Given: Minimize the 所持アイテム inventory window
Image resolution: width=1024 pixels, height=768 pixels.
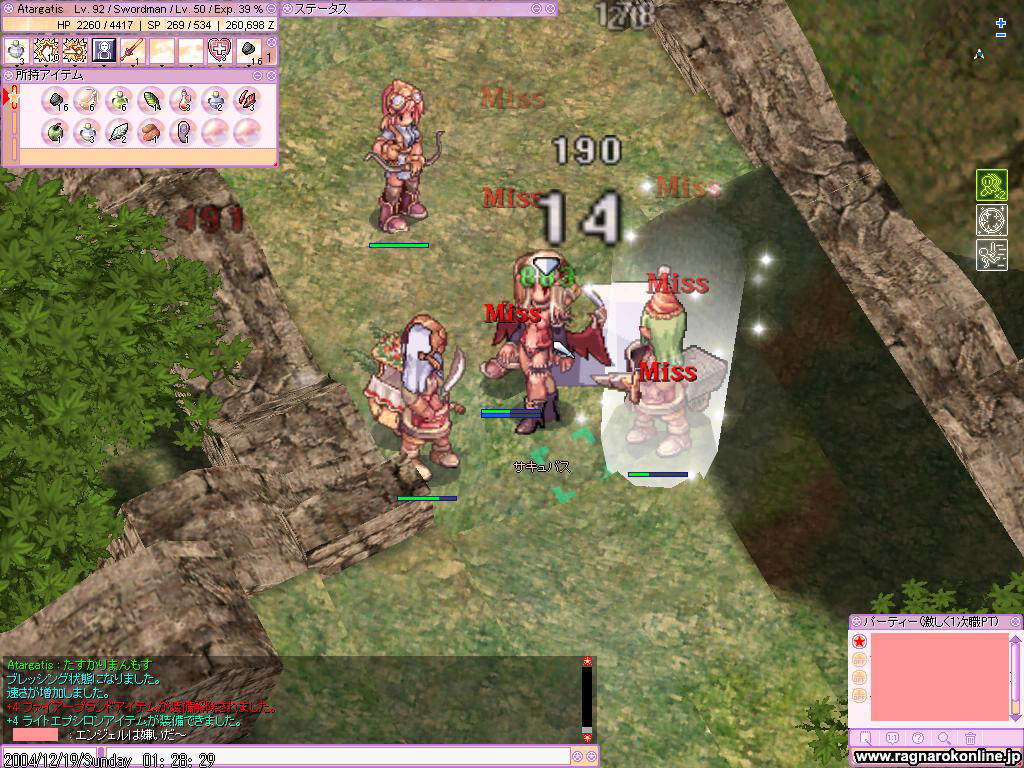Looking at the screenshot, I should coord(257,75).
